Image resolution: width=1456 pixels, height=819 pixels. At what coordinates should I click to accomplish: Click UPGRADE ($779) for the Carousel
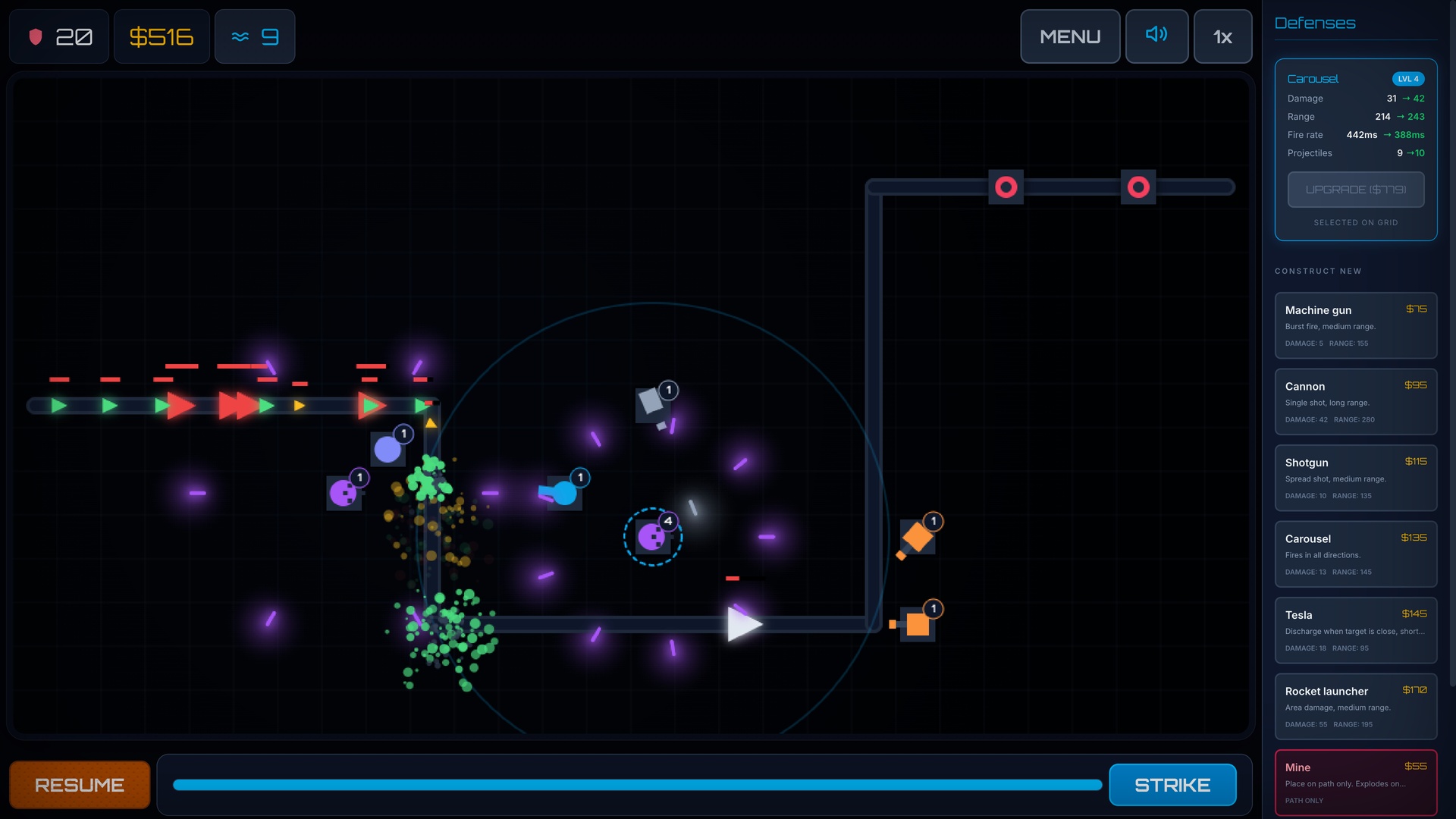pyautogui.click(x=1356, y=190)
